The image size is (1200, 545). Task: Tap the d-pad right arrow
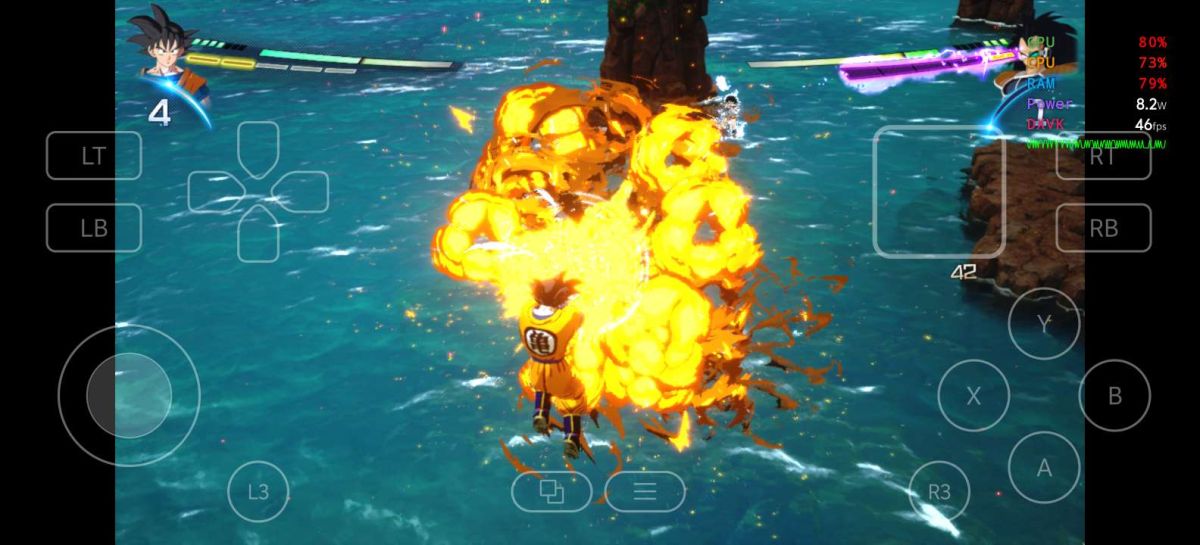pyautogui.click(x=301, y=191)
